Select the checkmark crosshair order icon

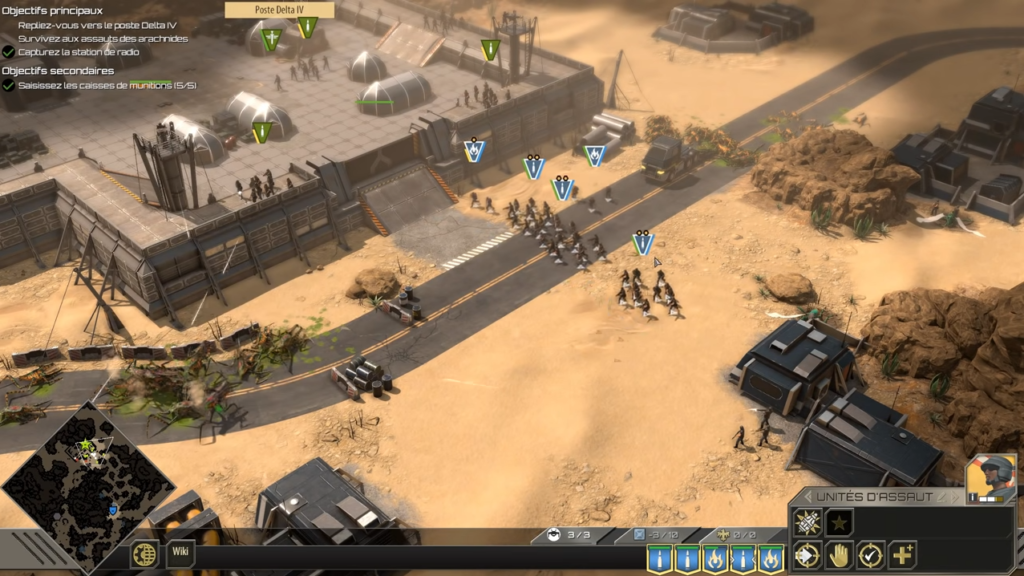click(x=871, y=555)
